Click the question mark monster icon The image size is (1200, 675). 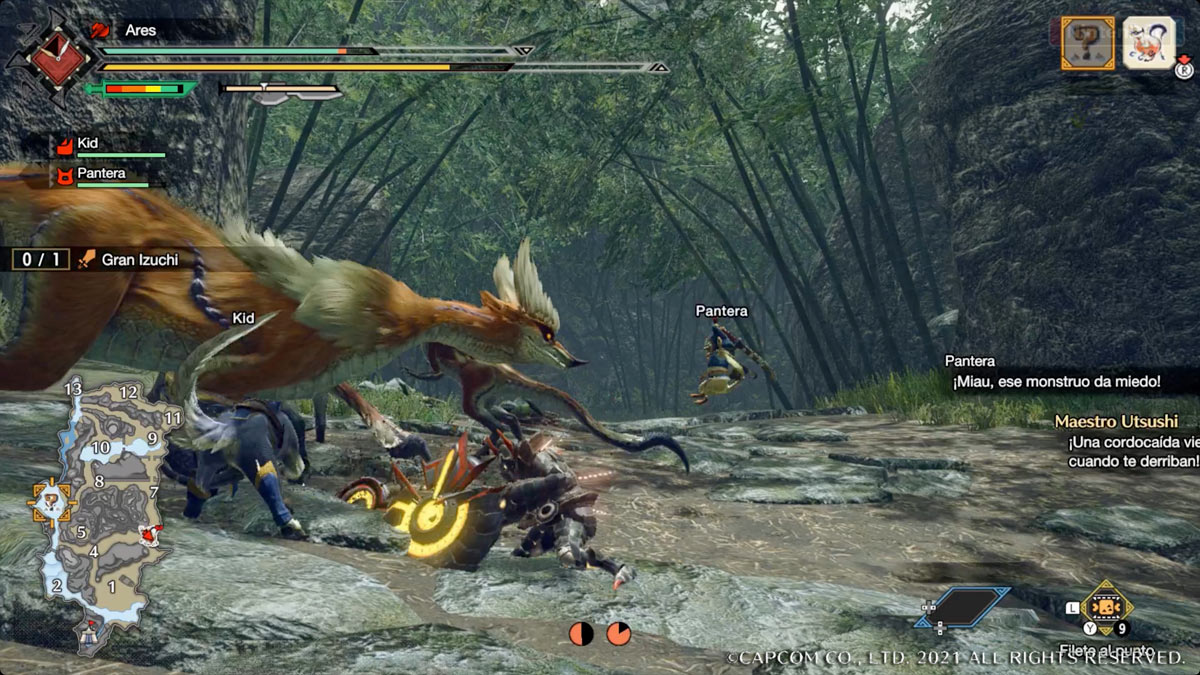click(x=1087, y=43)
